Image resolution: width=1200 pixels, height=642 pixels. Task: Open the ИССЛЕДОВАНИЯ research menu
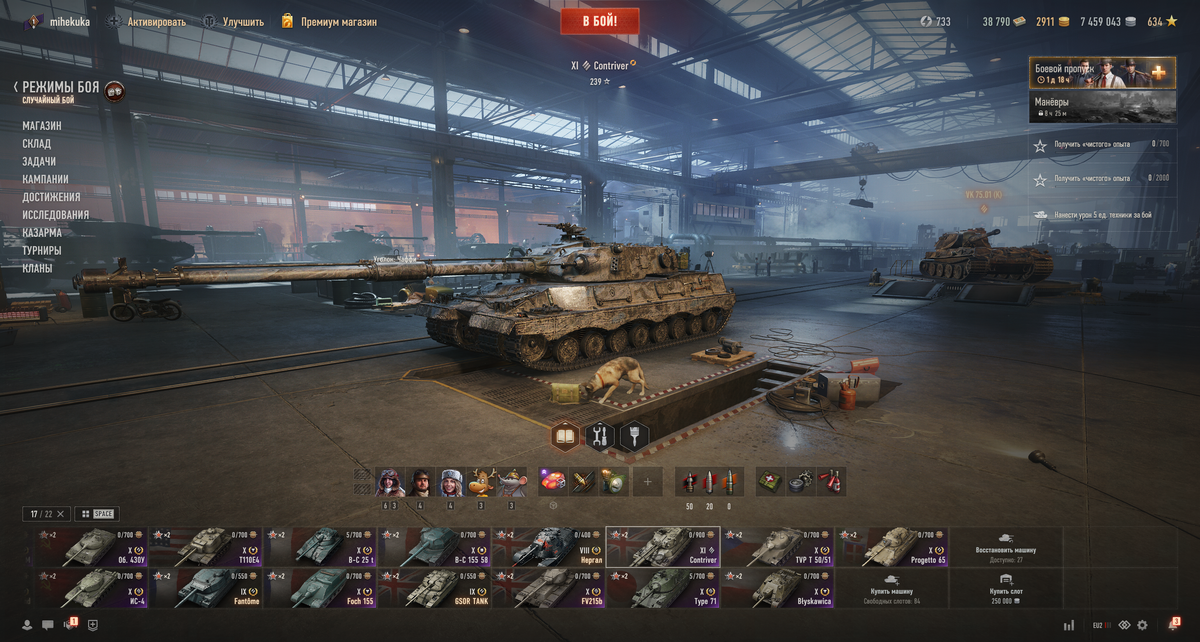tap(56, 215)
